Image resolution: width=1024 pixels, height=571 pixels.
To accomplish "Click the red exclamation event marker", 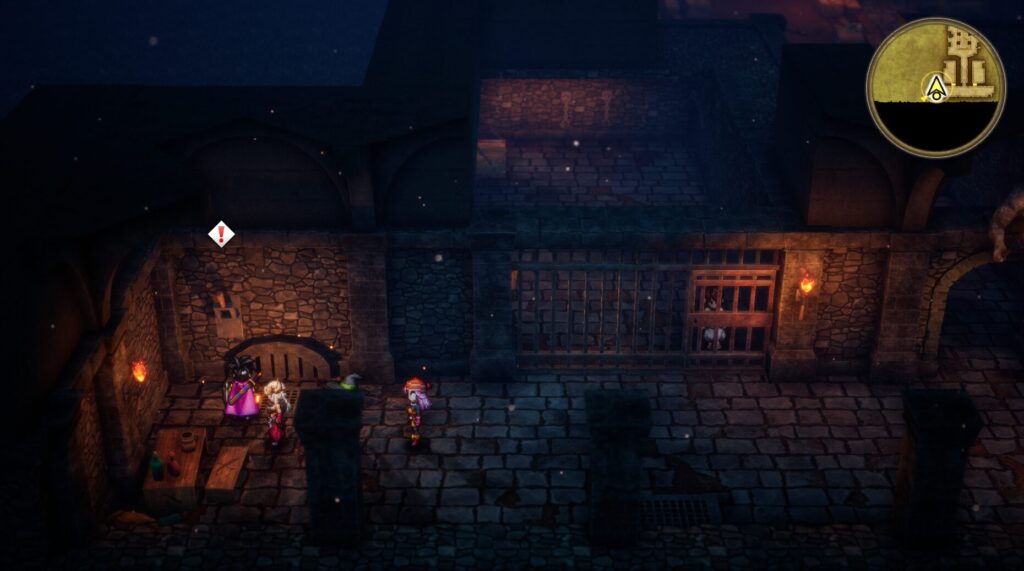I will click(221, 234).
